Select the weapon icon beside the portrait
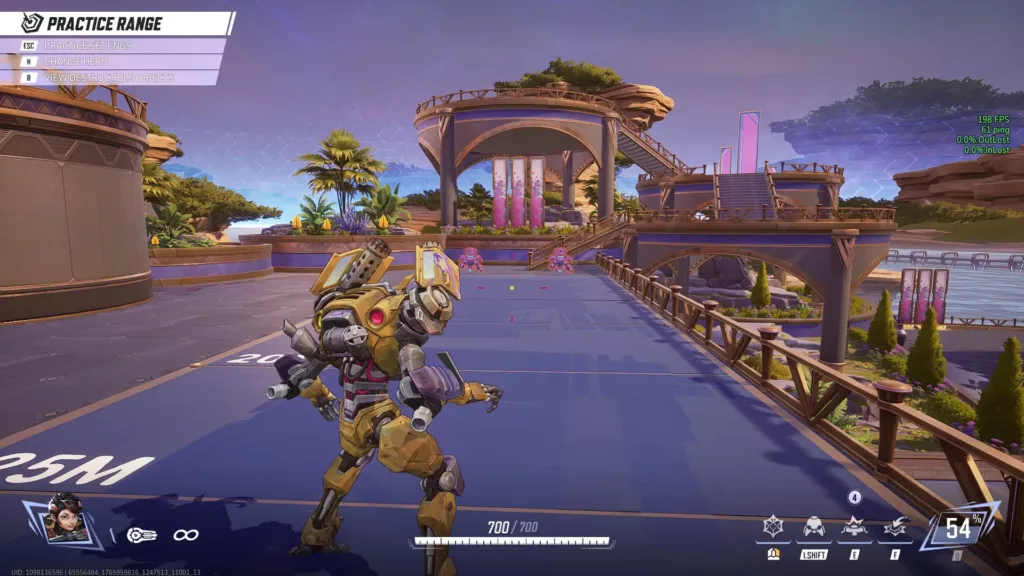This screenshot has width=1024, height=576. [x=141, y=535]
